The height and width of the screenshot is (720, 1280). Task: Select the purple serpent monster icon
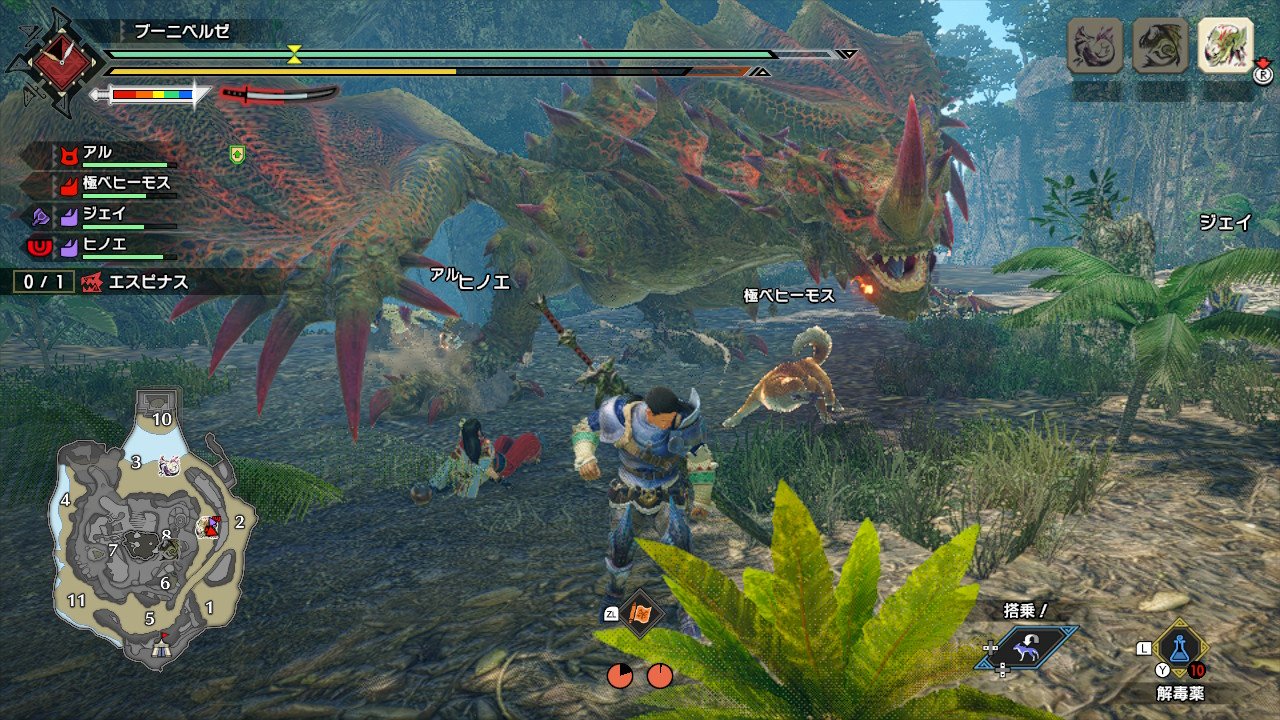point(1095,46)
